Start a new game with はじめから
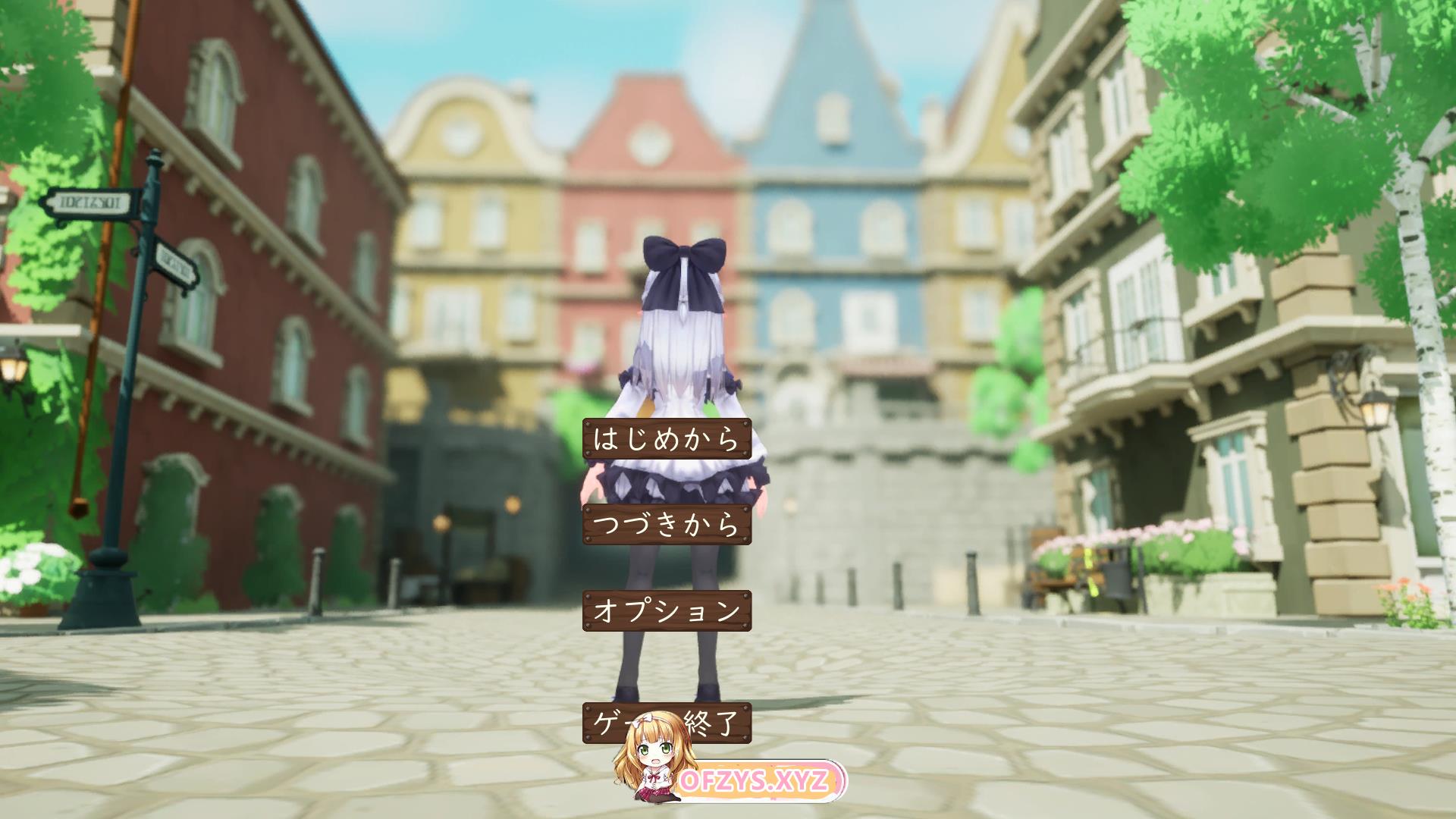 click(667, 439)
